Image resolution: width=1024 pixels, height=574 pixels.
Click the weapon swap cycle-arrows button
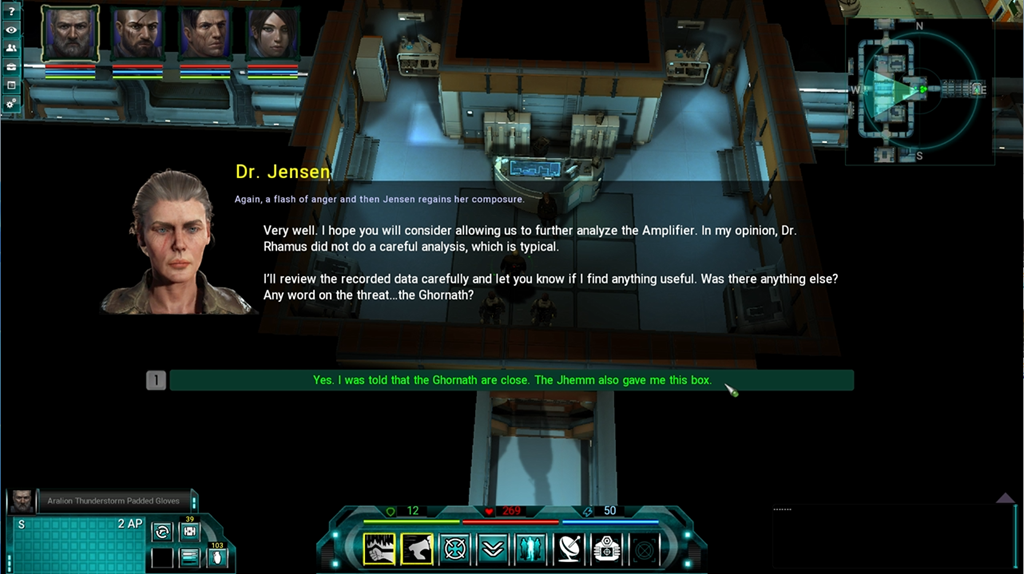pos(162,532)
